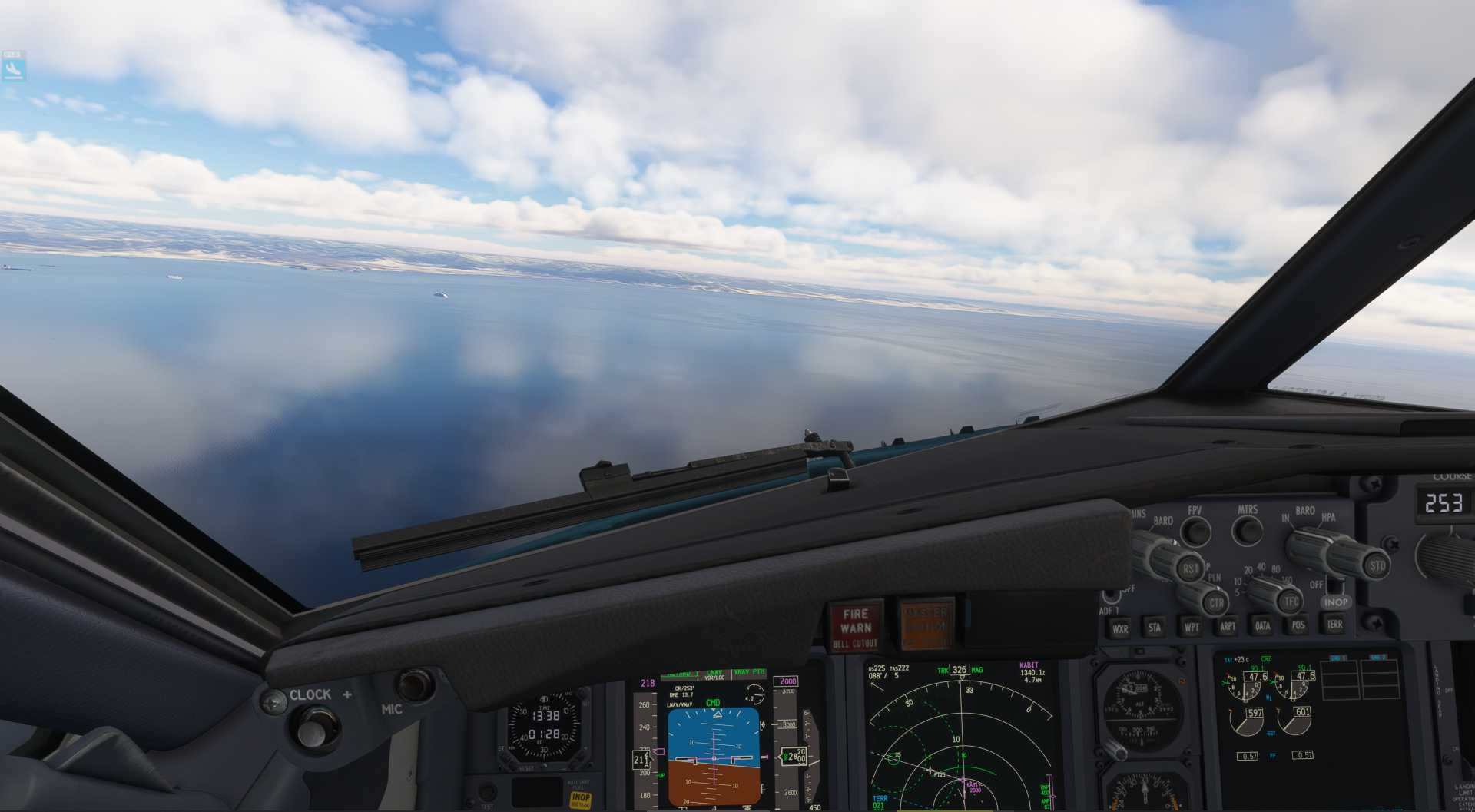Show airports with the ARPT button
This screenshot has height=812, width=1475.
(1227, 626)
